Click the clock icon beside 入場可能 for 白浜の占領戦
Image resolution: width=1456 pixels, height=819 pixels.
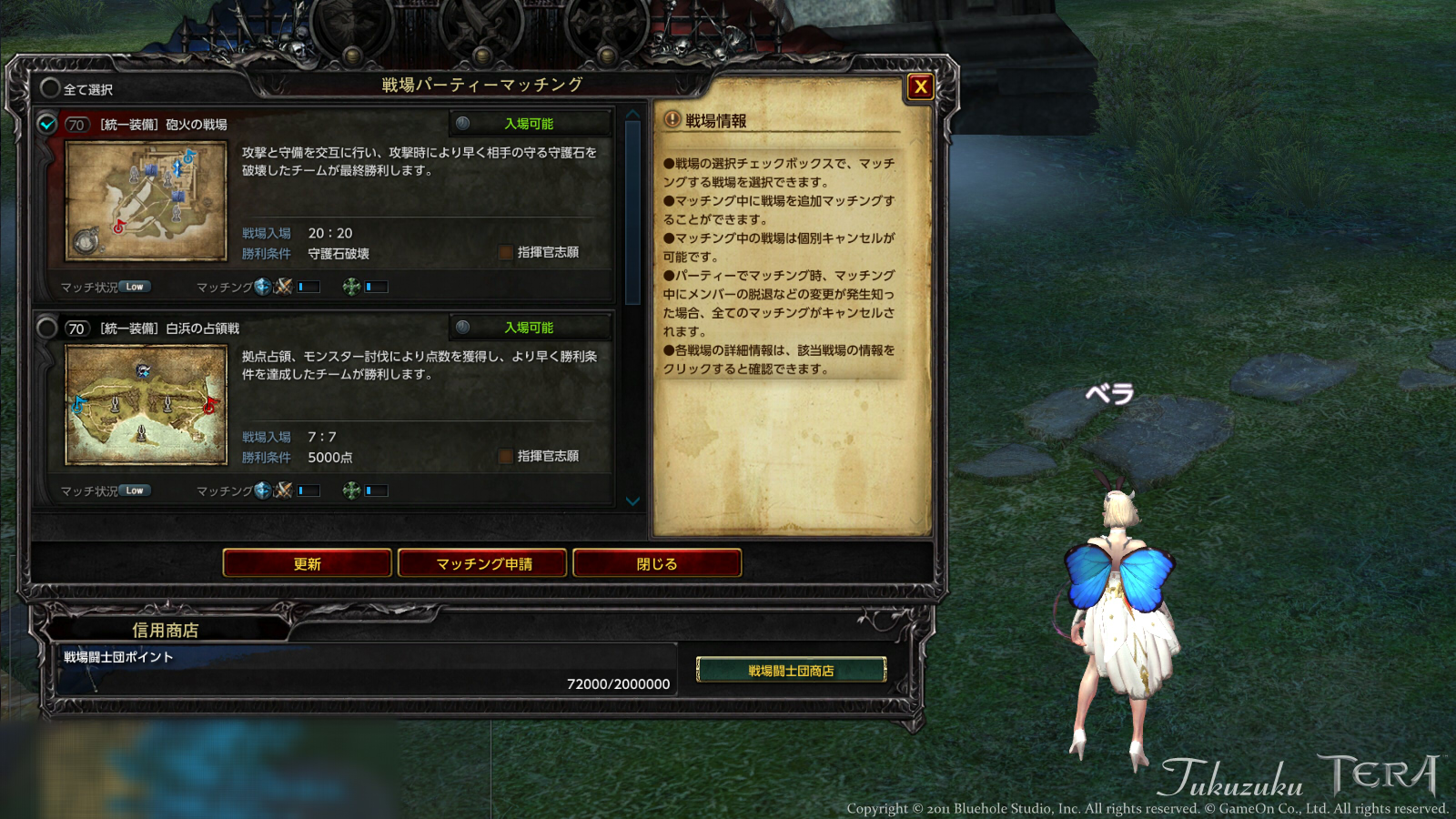click(x=462, y=327)
